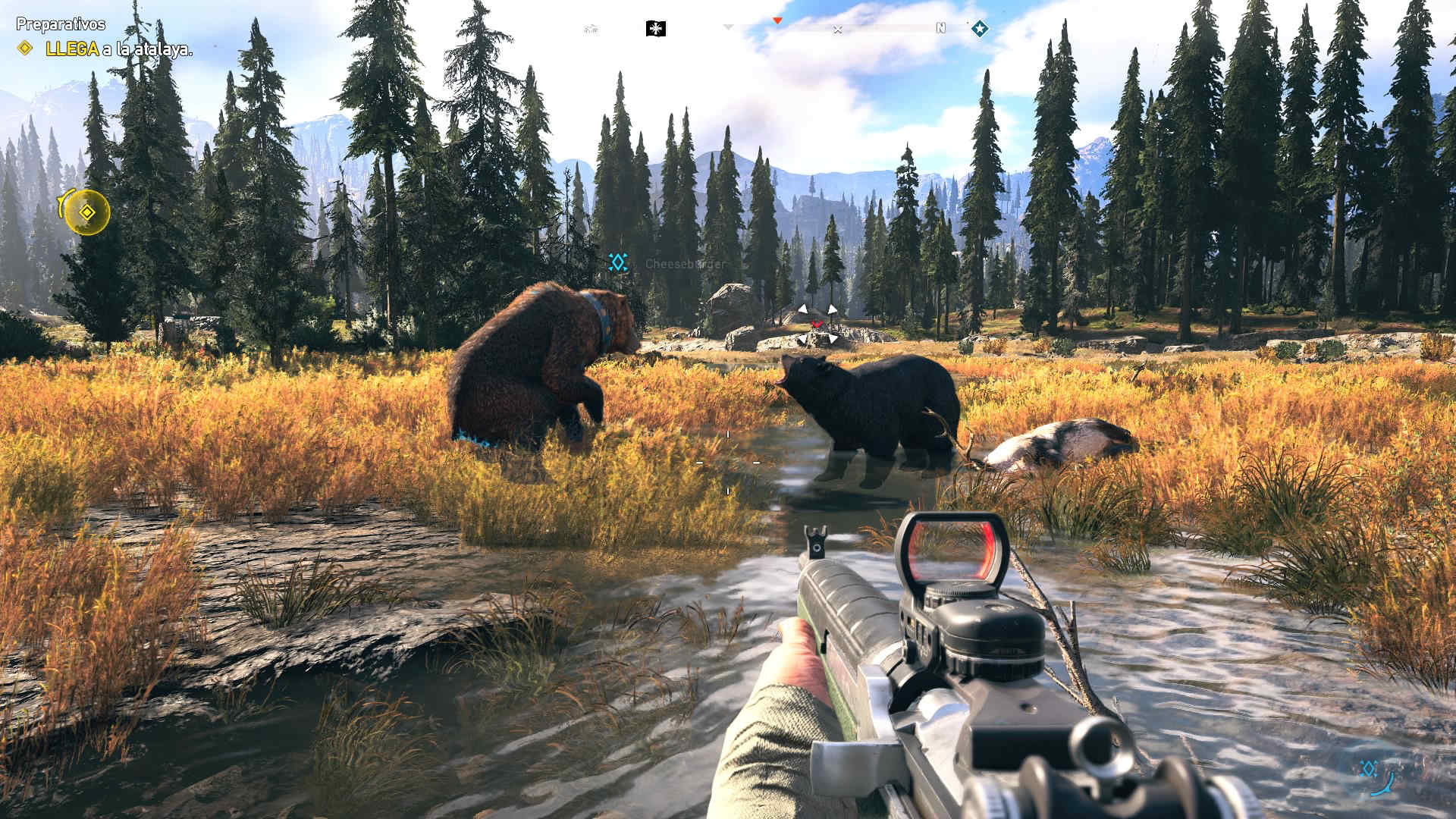The width and height of the screenshot is (1456, 819).
Task: Click the blue diamond star compass marker
Action: (980, 29)
